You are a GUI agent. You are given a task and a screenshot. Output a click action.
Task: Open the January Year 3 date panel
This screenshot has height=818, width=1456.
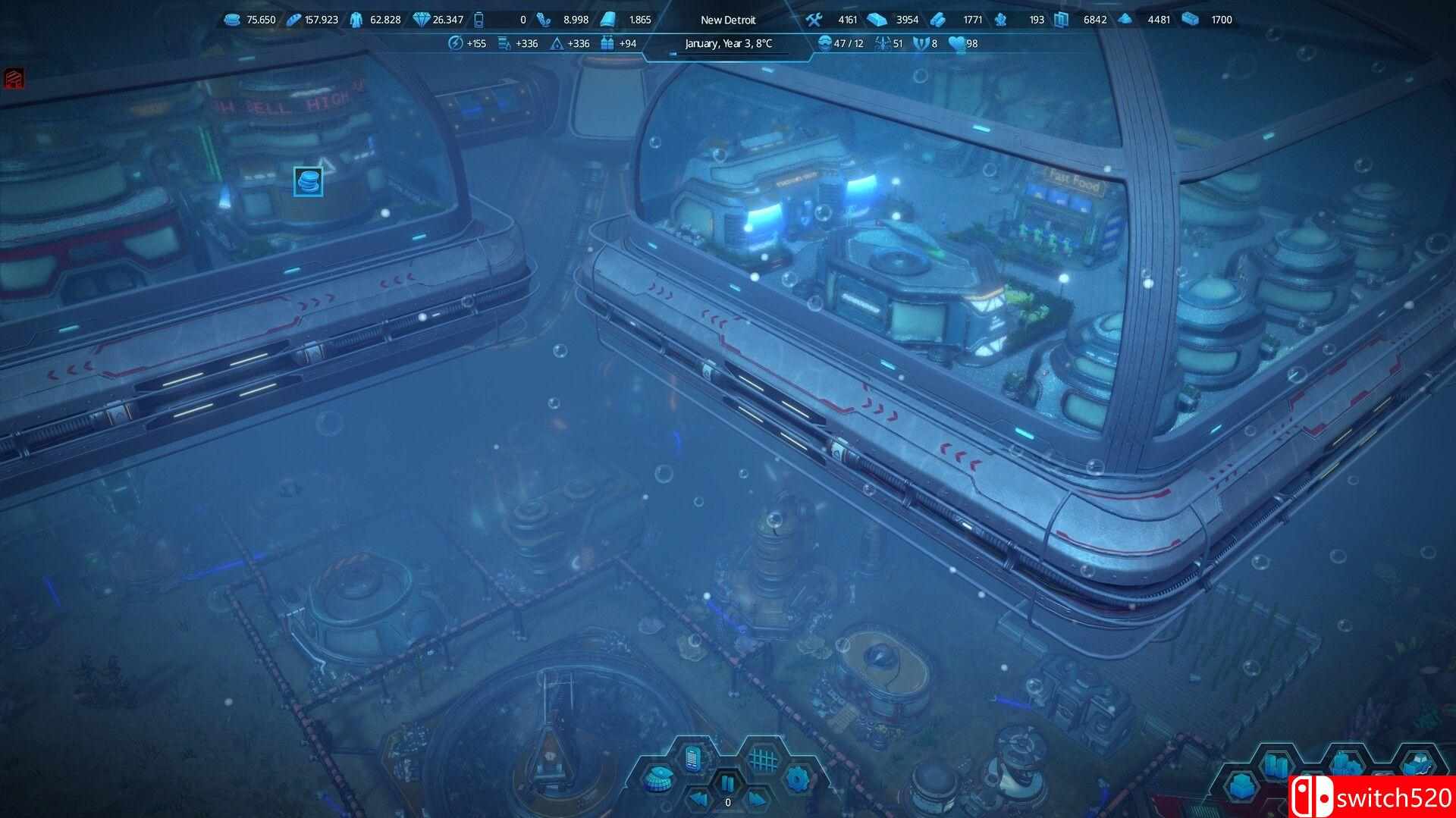[x=728, y=43]
